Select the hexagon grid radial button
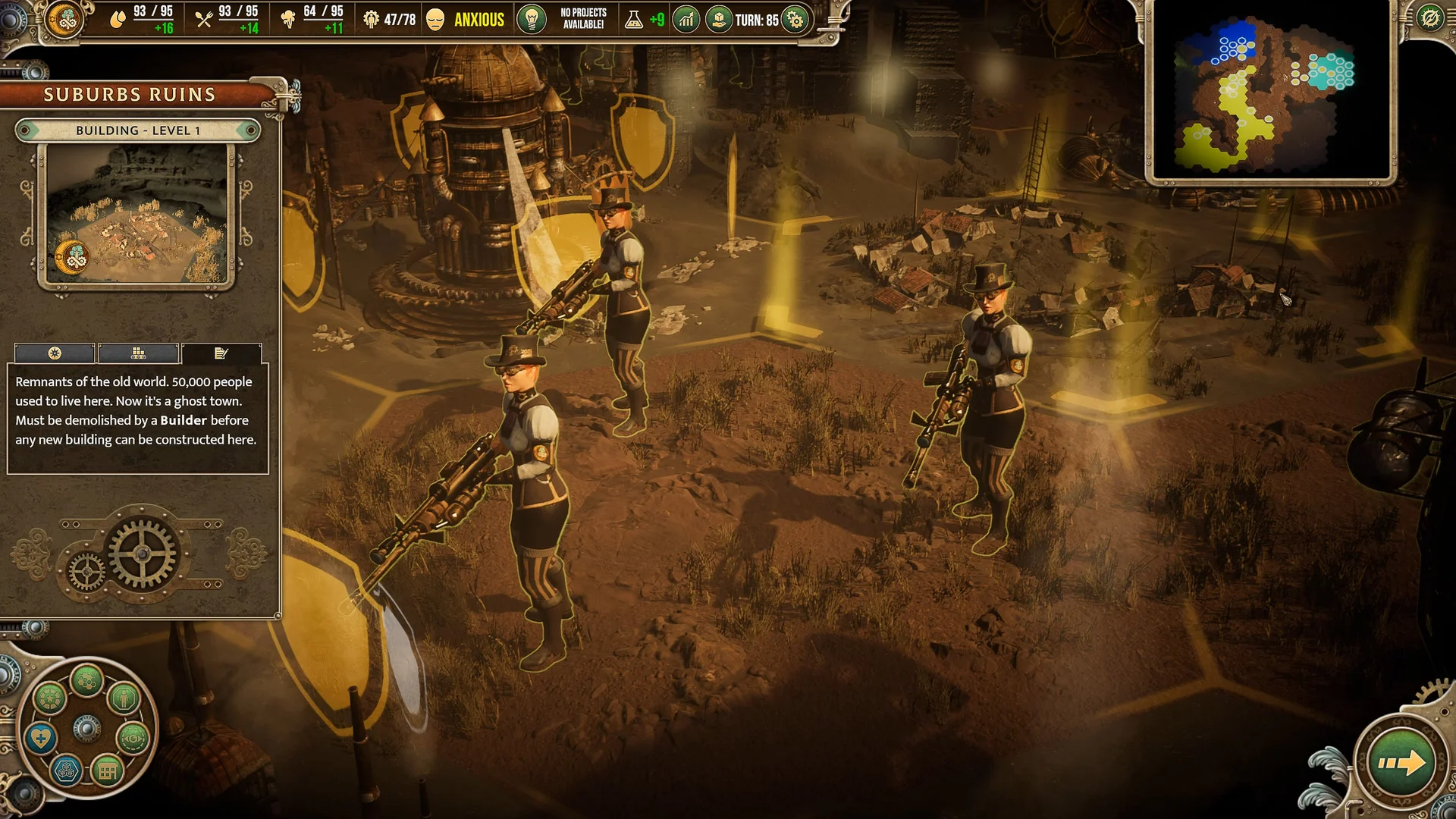This screenshot has height=819, width=1456. pyautogui.click(x=86, y=680)
